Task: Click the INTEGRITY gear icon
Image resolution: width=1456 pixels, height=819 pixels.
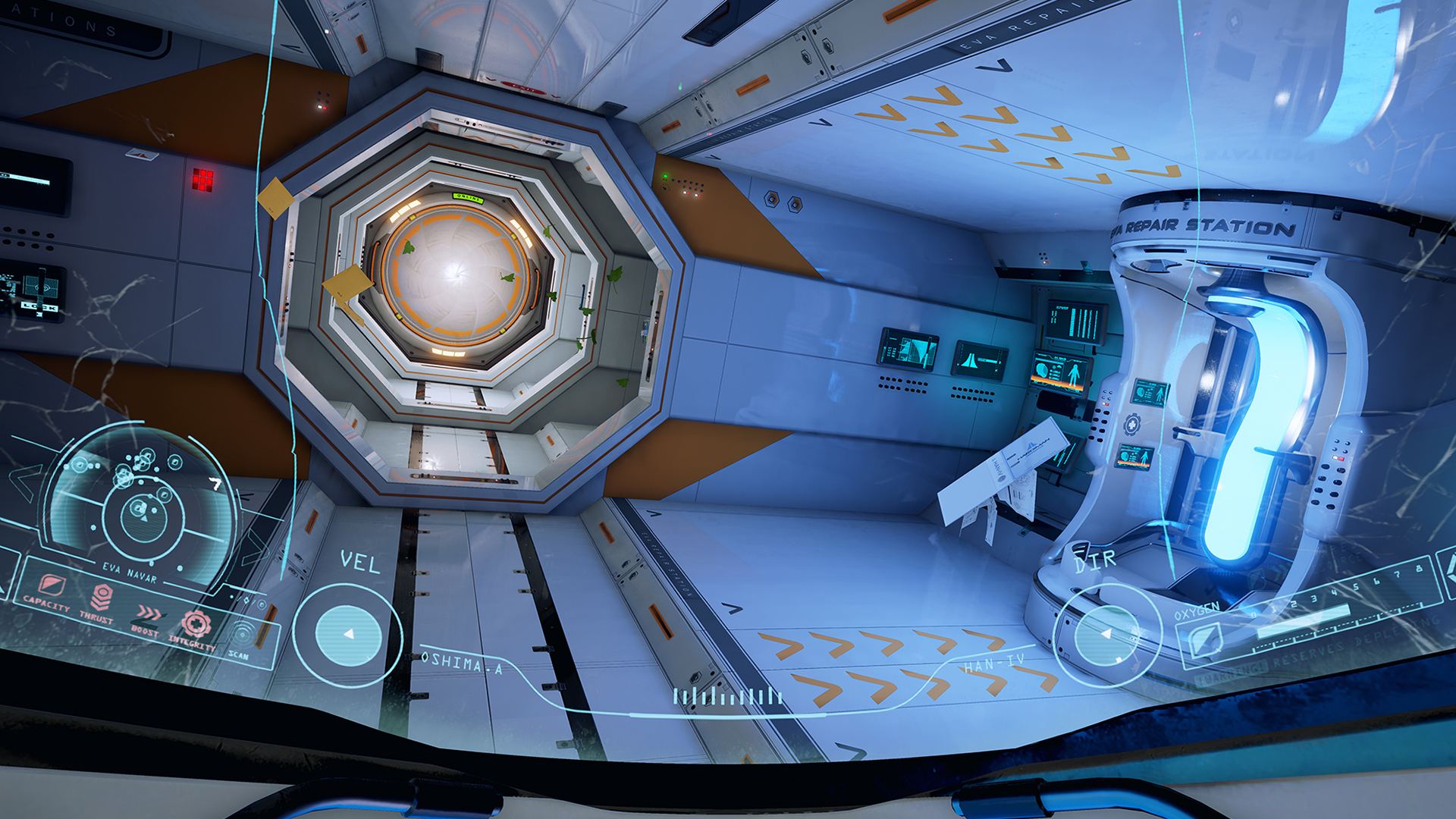Action: click(197, 624)
